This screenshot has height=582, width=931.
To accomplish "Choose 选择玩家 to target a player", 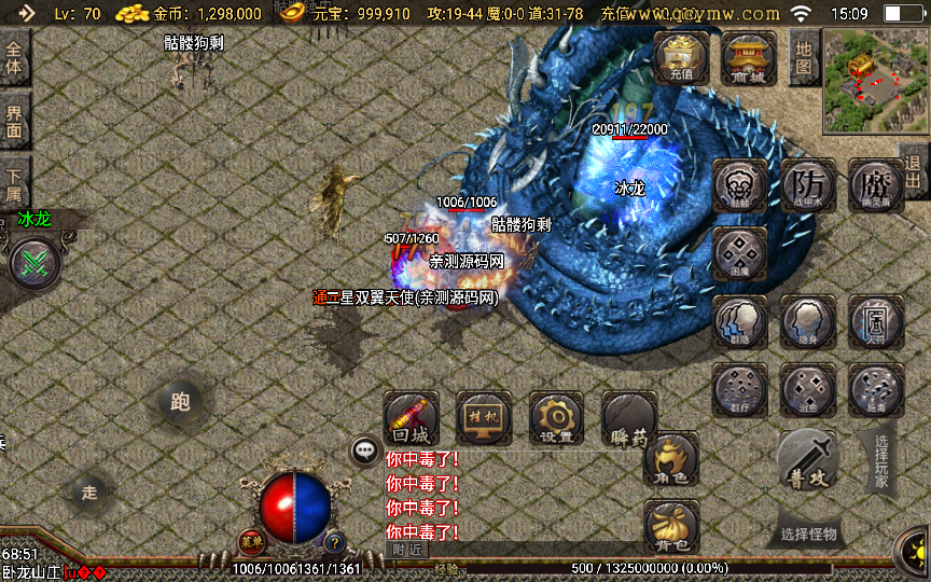I will point(880,460).
